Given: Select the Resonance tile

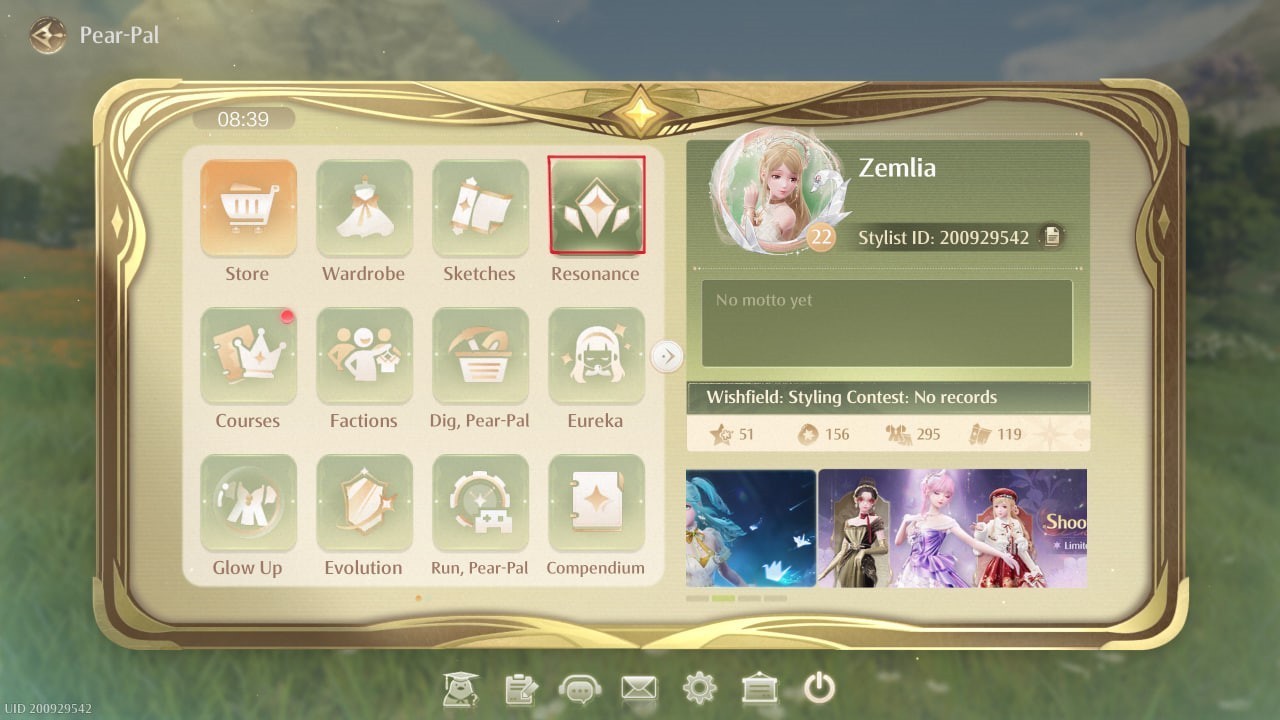Looking at the screenshot, I should click(596, 206).
